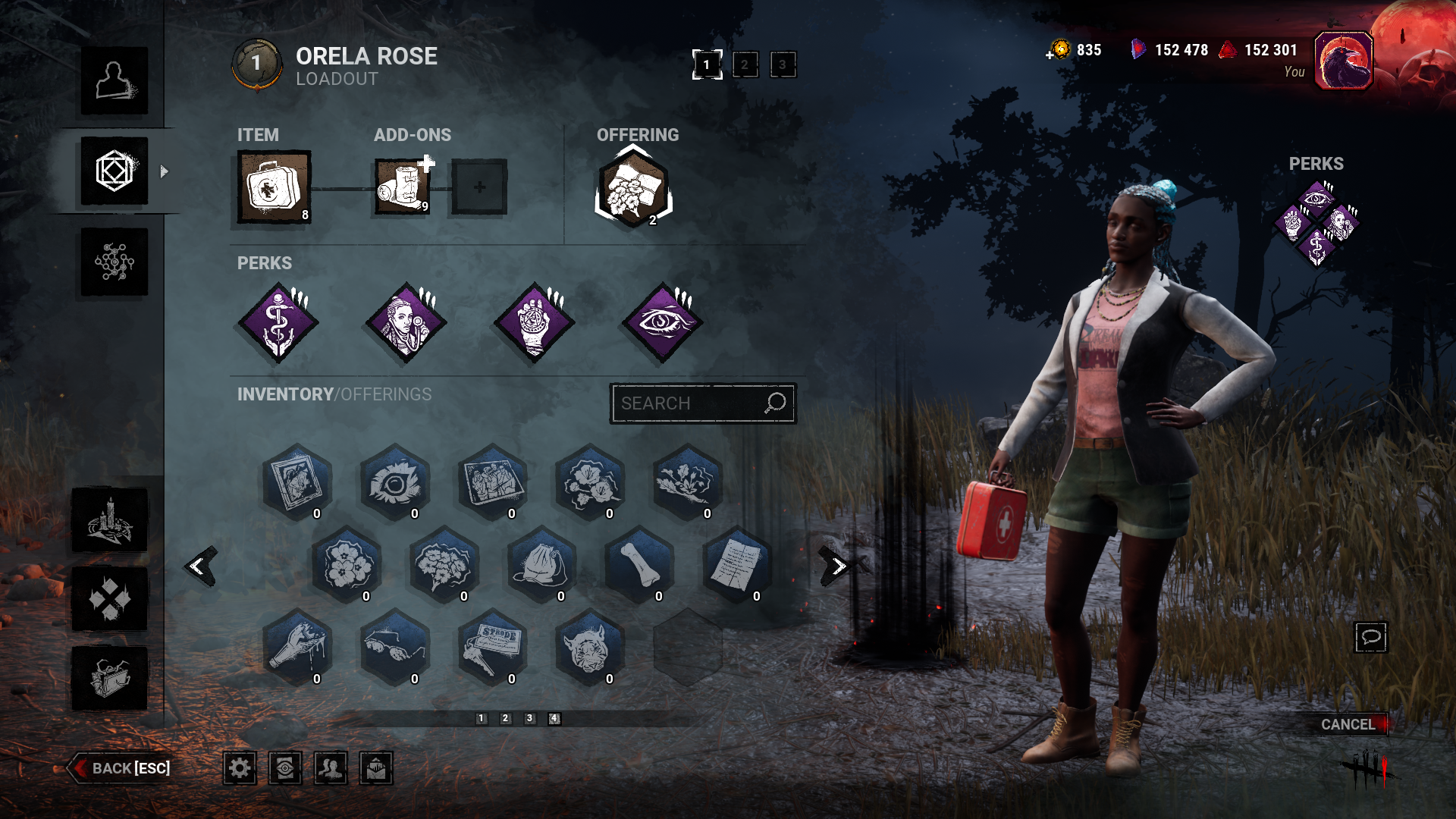The height and width of the screenshot is (819, 1456).
Task: Open the news envelope icon
Action: point(377,768)
